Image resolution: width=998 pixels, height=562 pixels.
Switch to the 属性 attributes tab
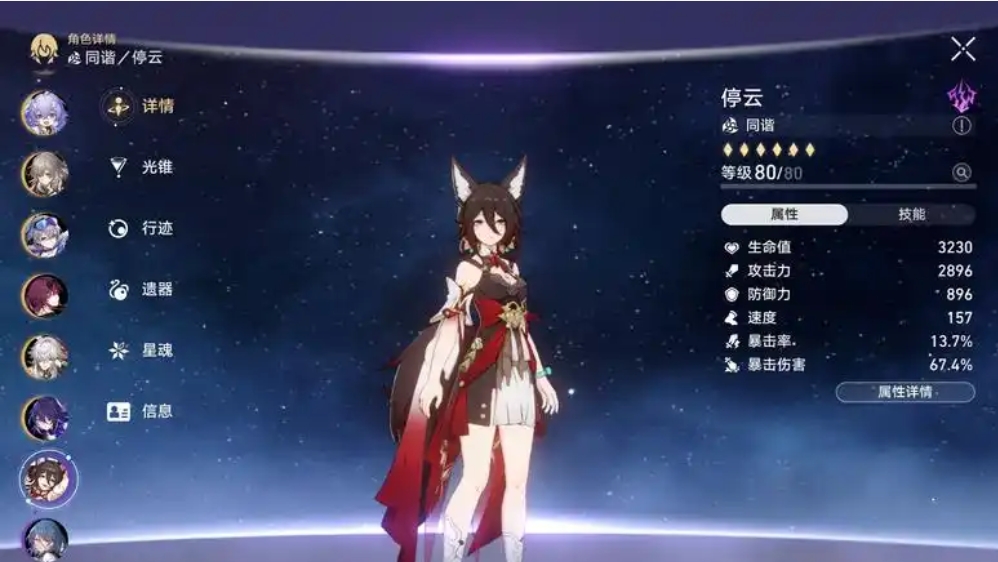tap(784, 215)
